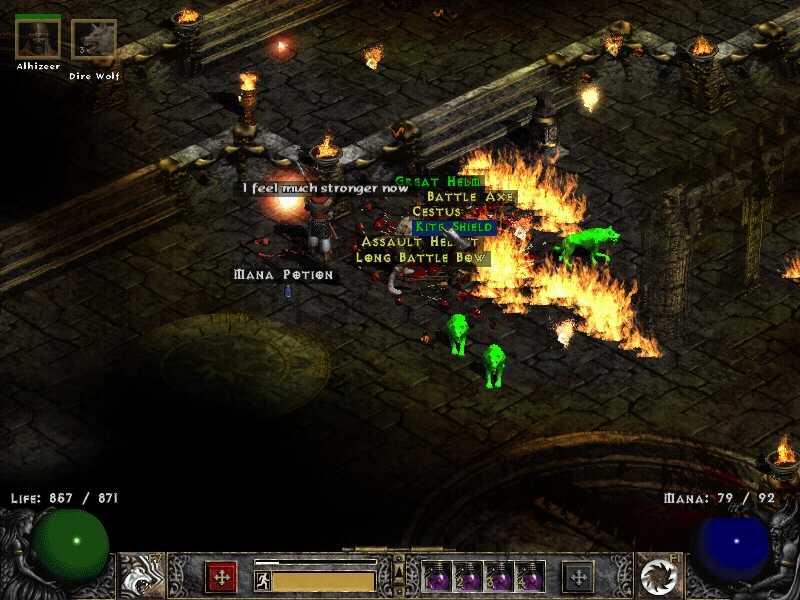Open the left-click wolf skill selector
The image size is (800, 600).
tap(142, 575)
